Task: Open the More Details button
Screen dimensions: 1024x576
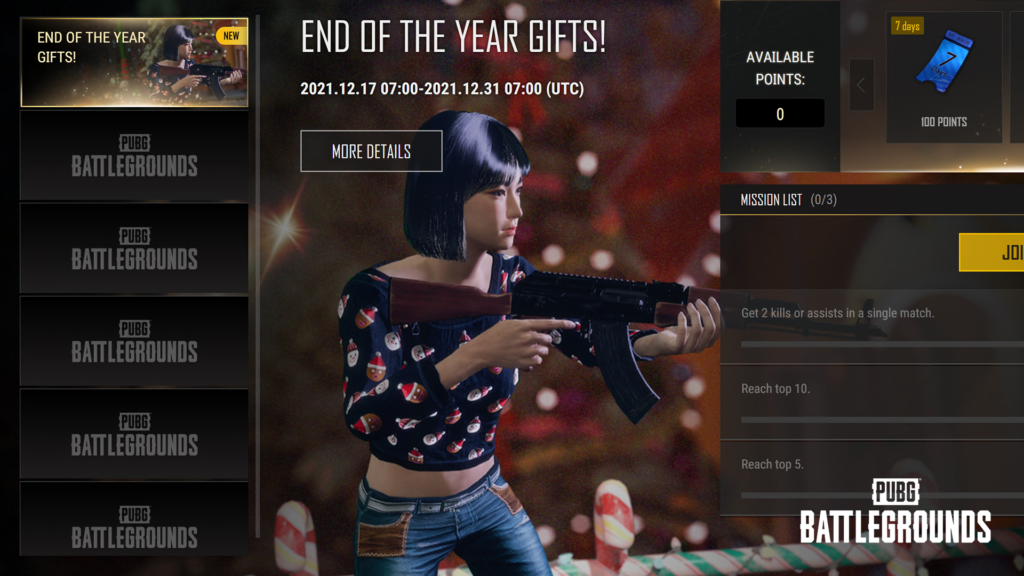Action: point(371,152)
